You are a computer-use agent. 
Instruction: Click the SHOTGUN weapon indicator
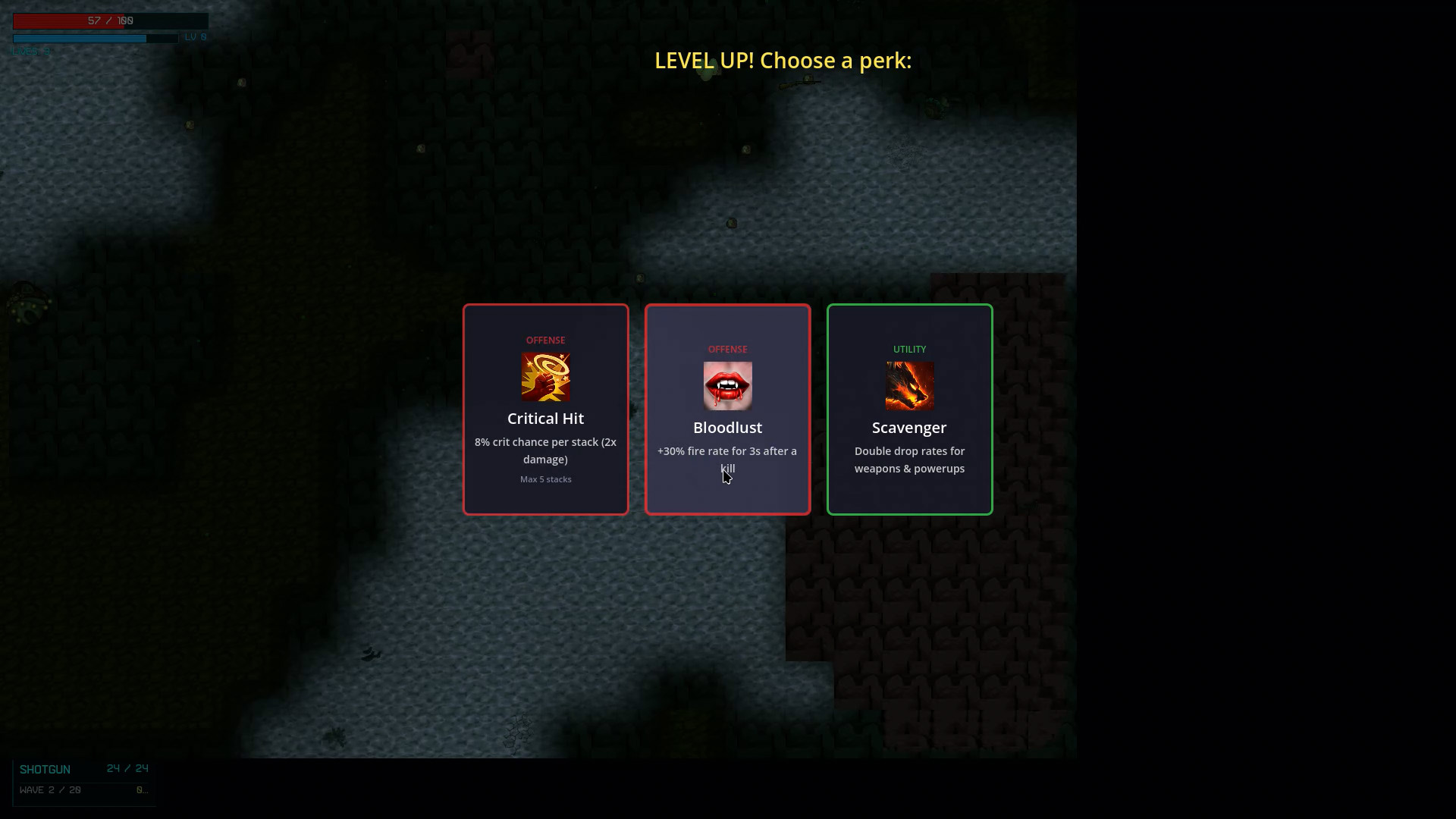point(45,769)
